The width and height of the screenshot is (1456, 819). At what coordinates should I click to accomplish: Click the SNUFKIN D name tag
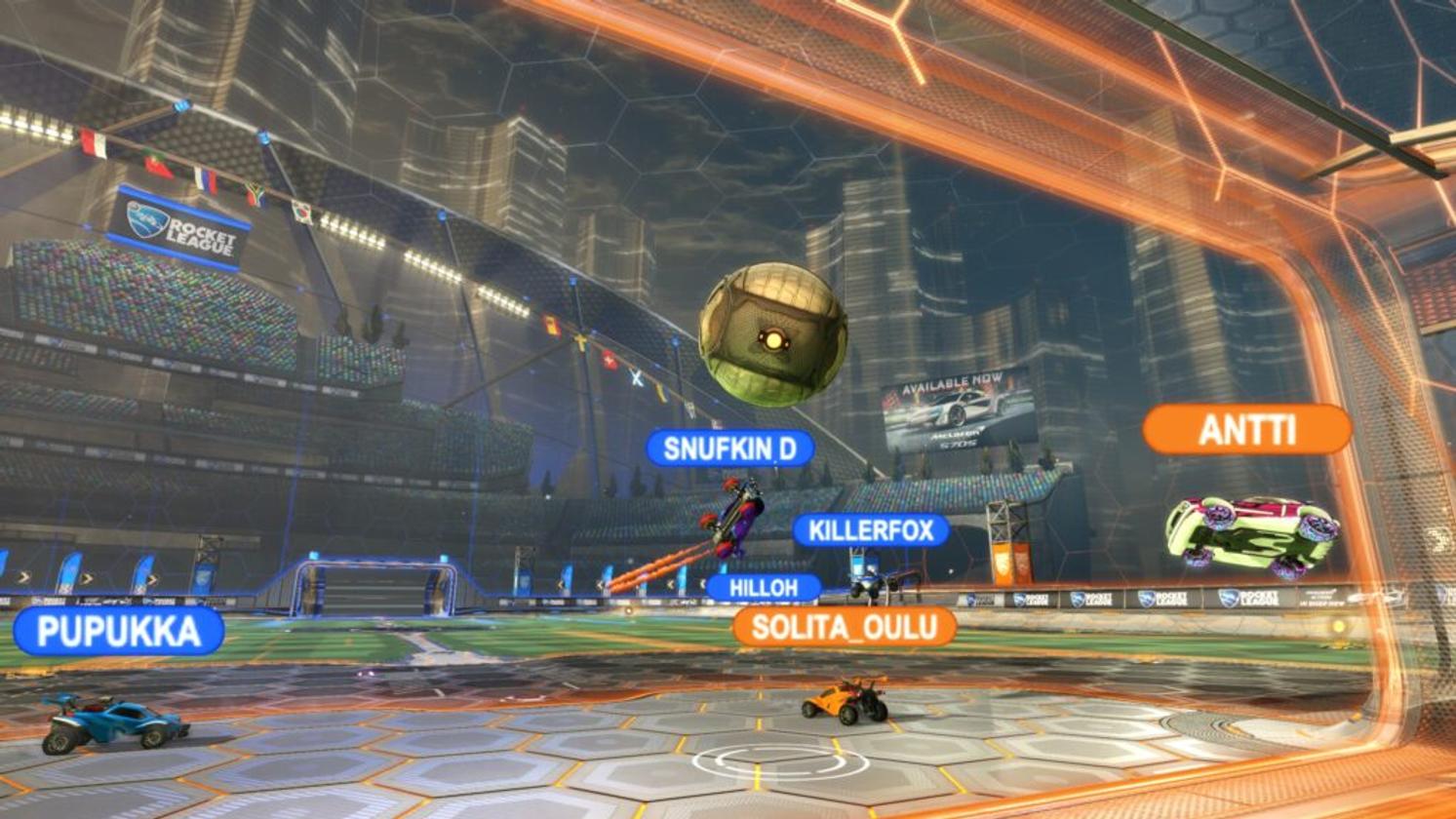pos(729,448)
